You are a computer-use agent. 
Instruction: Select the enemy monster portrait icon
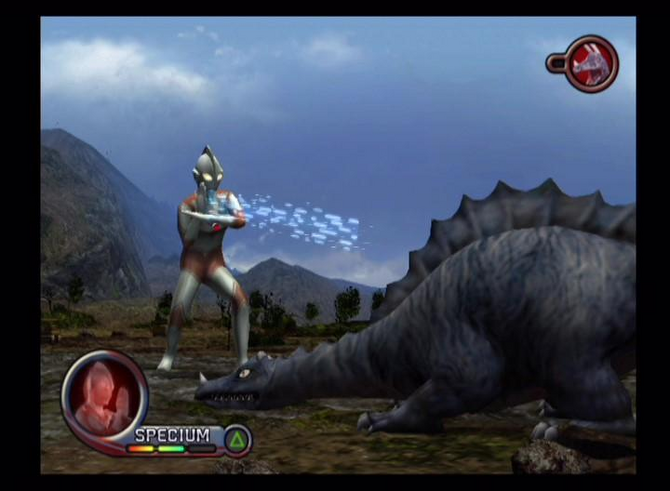coord(591,63)
